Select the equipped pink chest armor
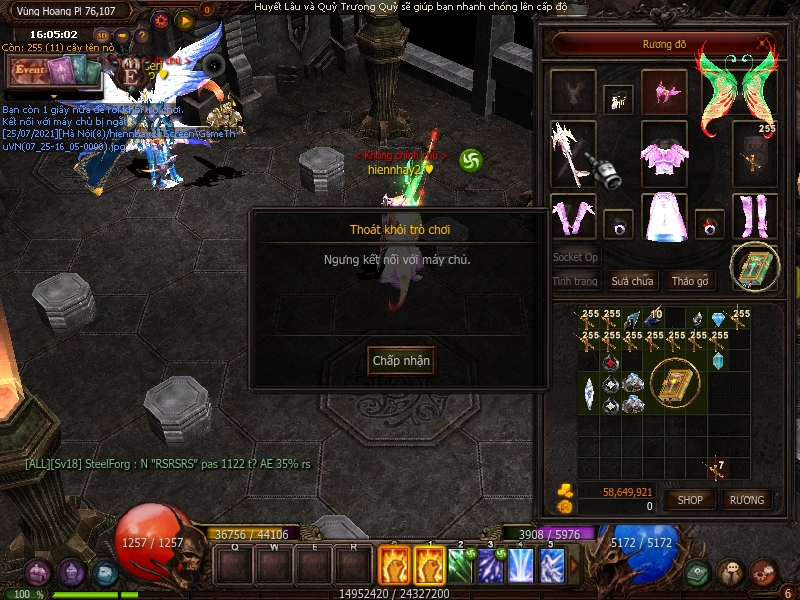 coord(664,154)
